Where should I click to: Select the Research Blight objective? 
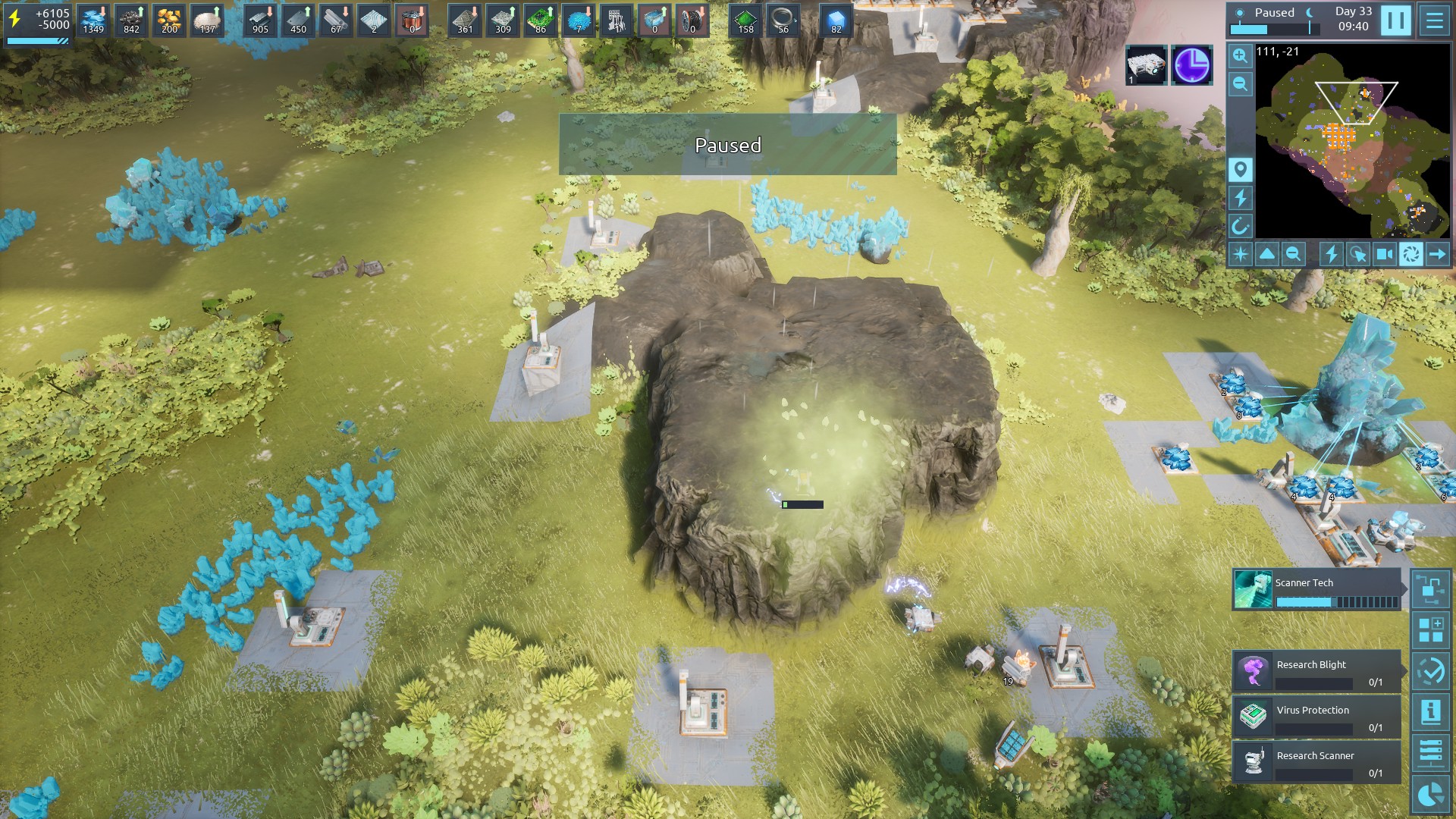coord(1316,672)
